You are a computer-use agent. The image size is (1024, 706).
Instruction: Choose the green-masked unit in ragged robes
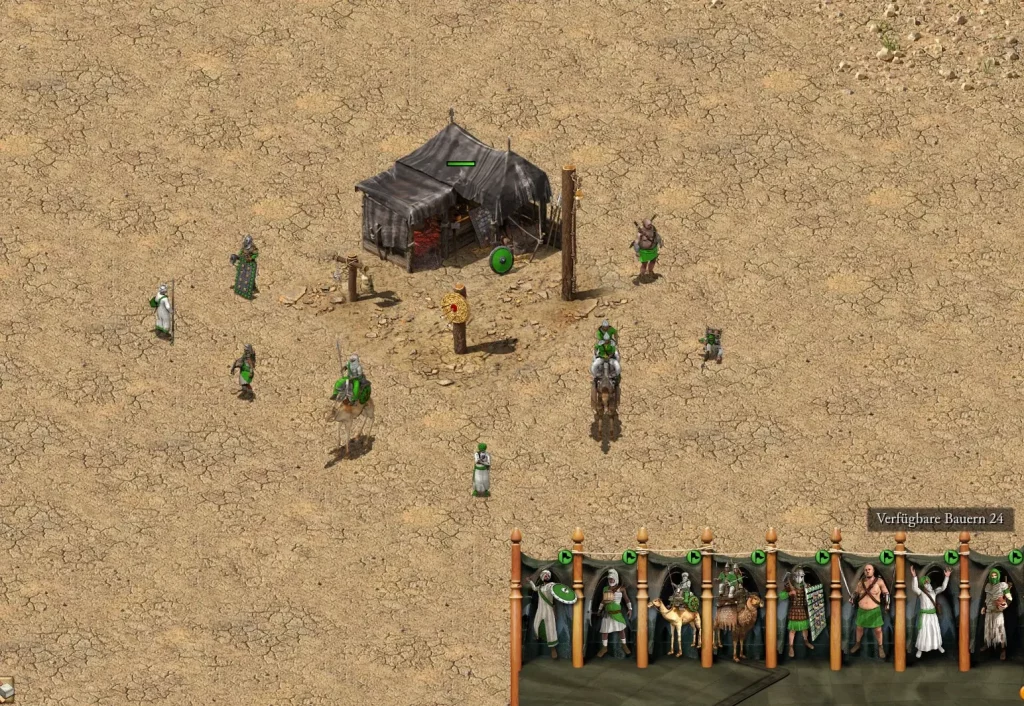coord(994,610)
